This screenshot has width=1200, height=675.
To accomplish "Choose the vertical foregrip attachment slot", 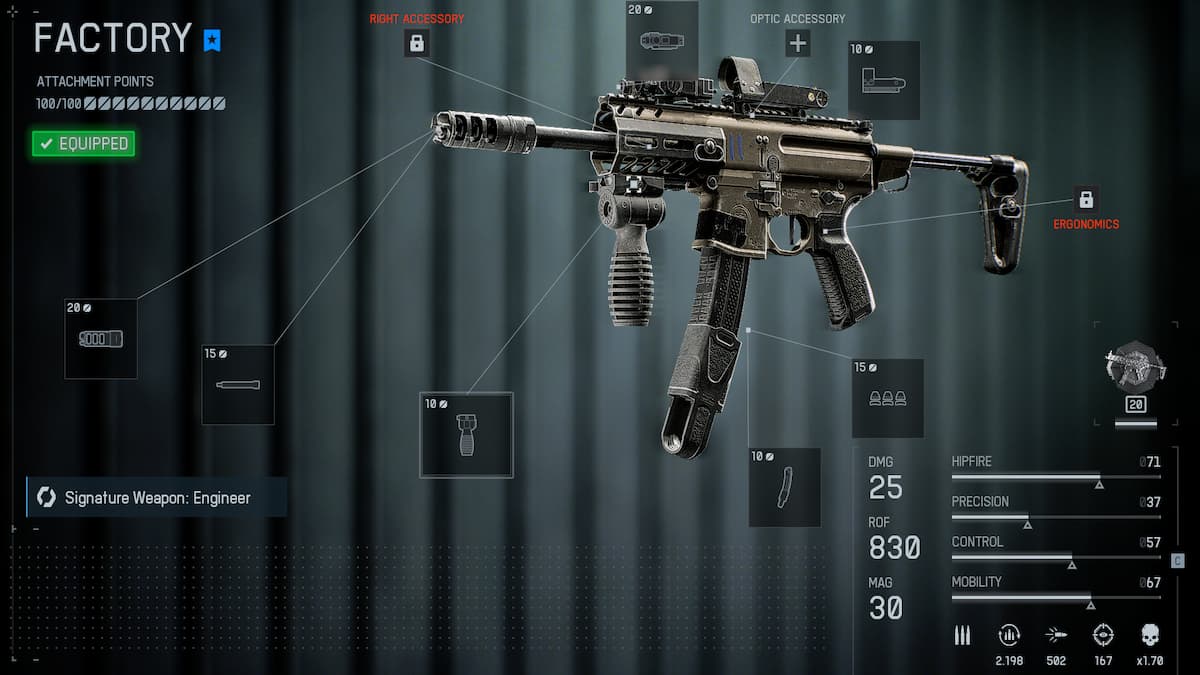I will pos(466,435).
